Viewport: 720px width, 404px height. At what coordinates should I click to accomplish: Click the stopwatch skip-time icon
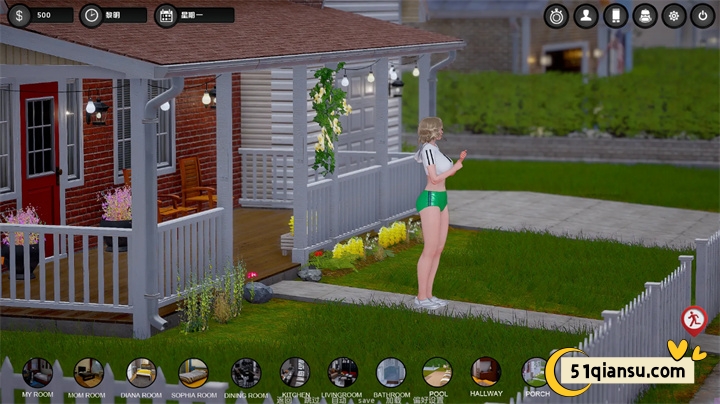[x=557, y=15]
